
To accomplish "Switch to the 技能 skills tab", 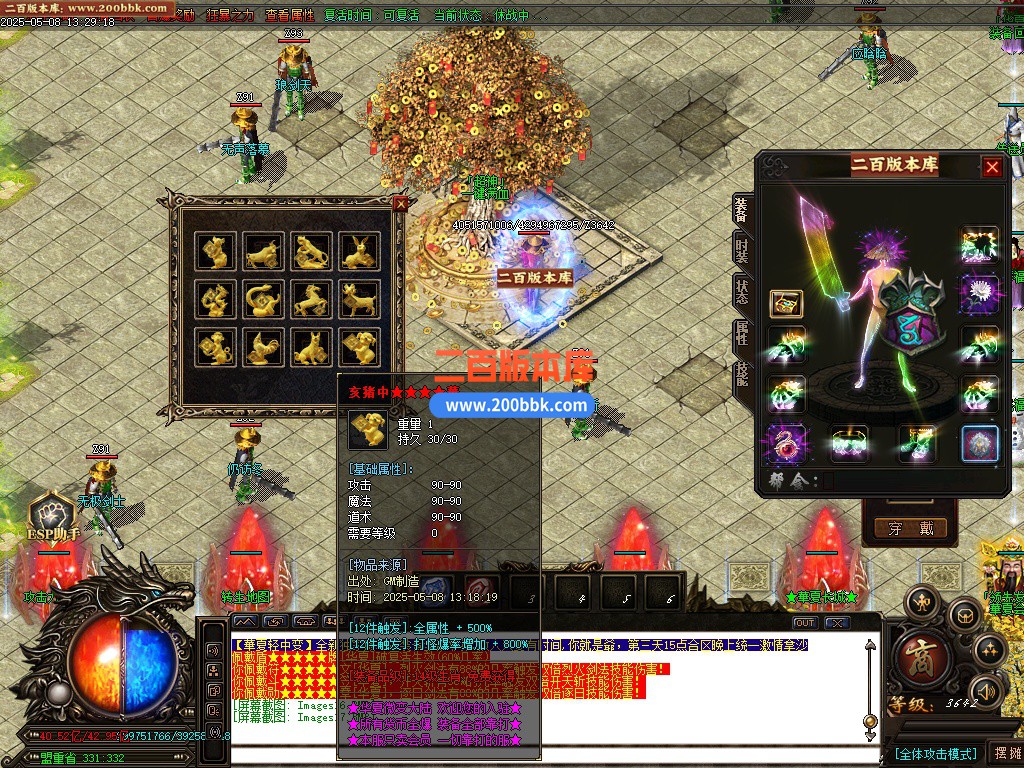I will click(742, 375).
